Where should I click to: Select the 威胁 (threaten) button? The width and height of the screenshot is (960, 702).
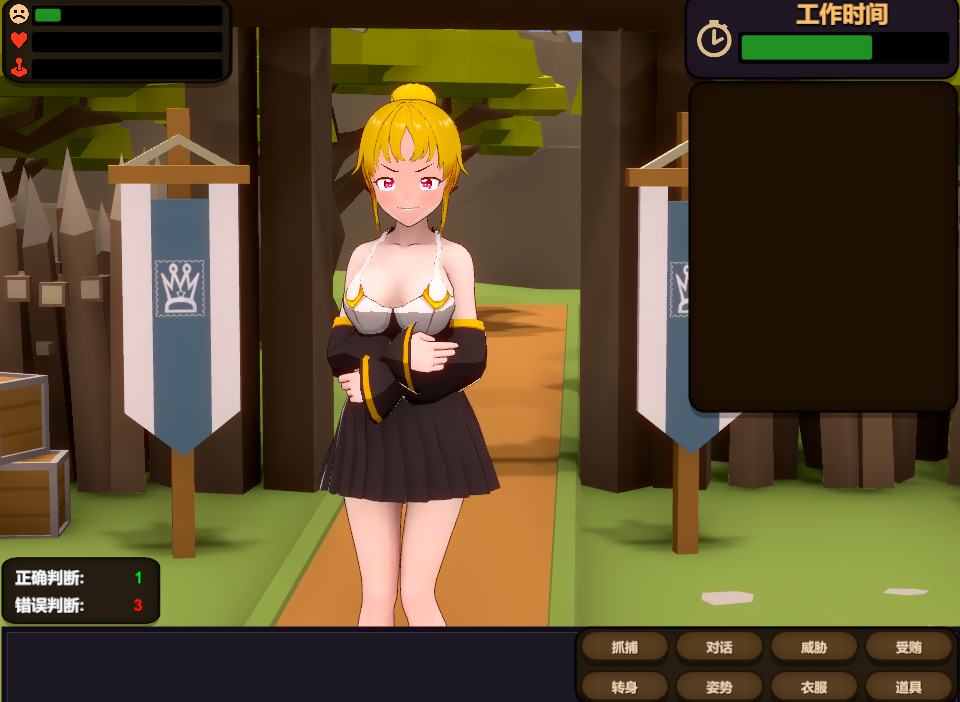pos(814,647)
